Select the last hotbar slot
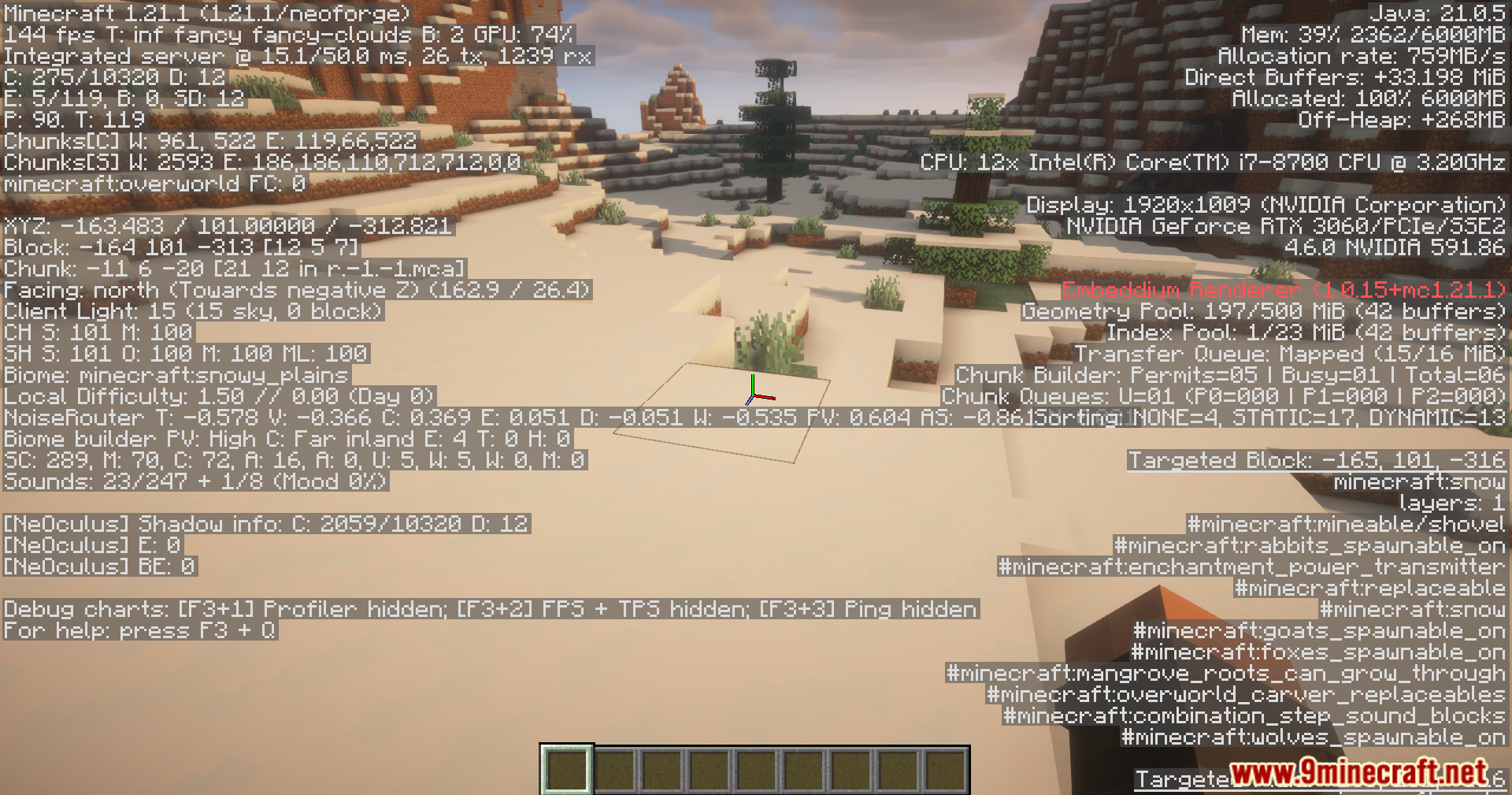The height and width of the screenshot is (795, 1512). (x=945, y=770)
